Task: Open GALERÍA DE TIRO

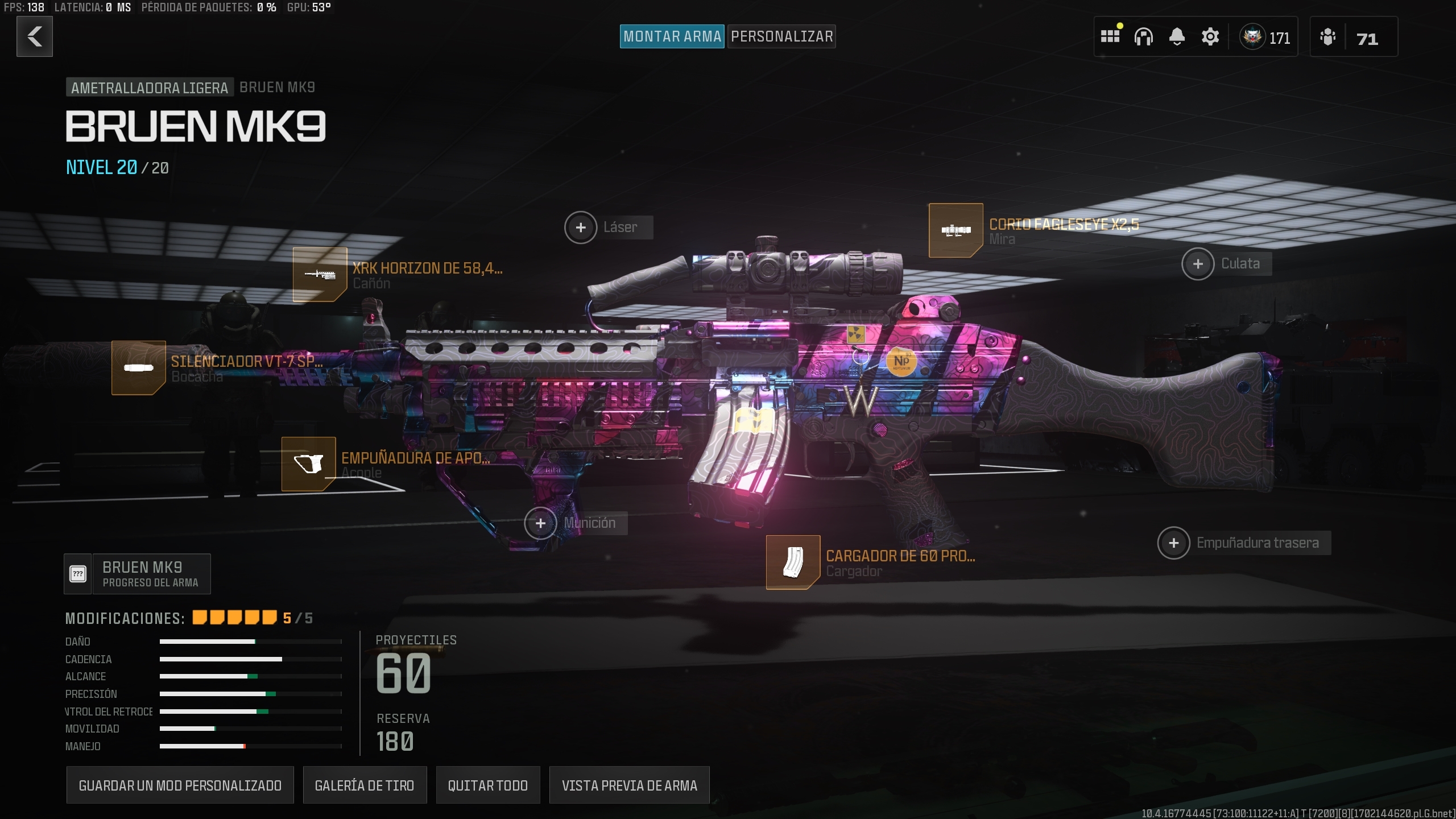Action: point(366,785)
